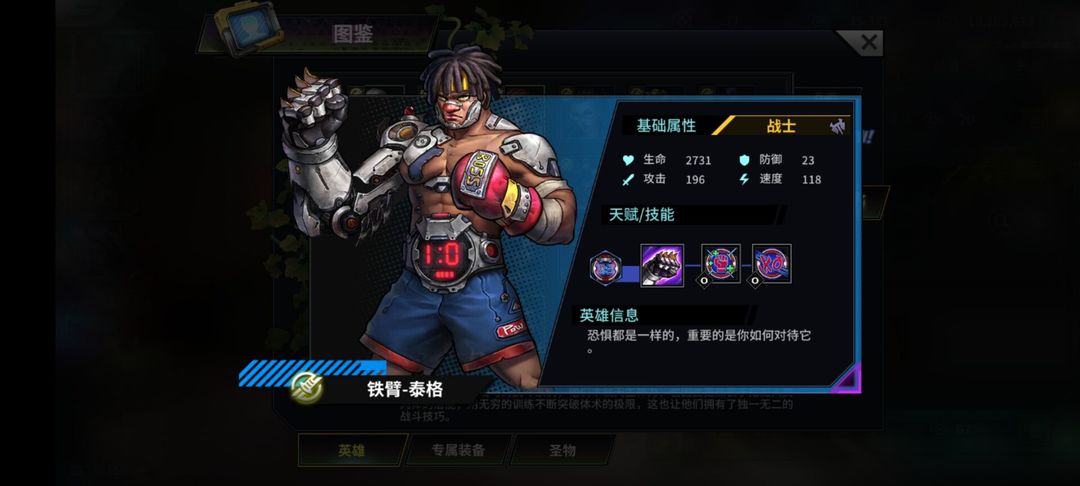Open the 专属装备 tab
Screen dimensions: 1080x486
pyautogui.click(x=458, y=450)
